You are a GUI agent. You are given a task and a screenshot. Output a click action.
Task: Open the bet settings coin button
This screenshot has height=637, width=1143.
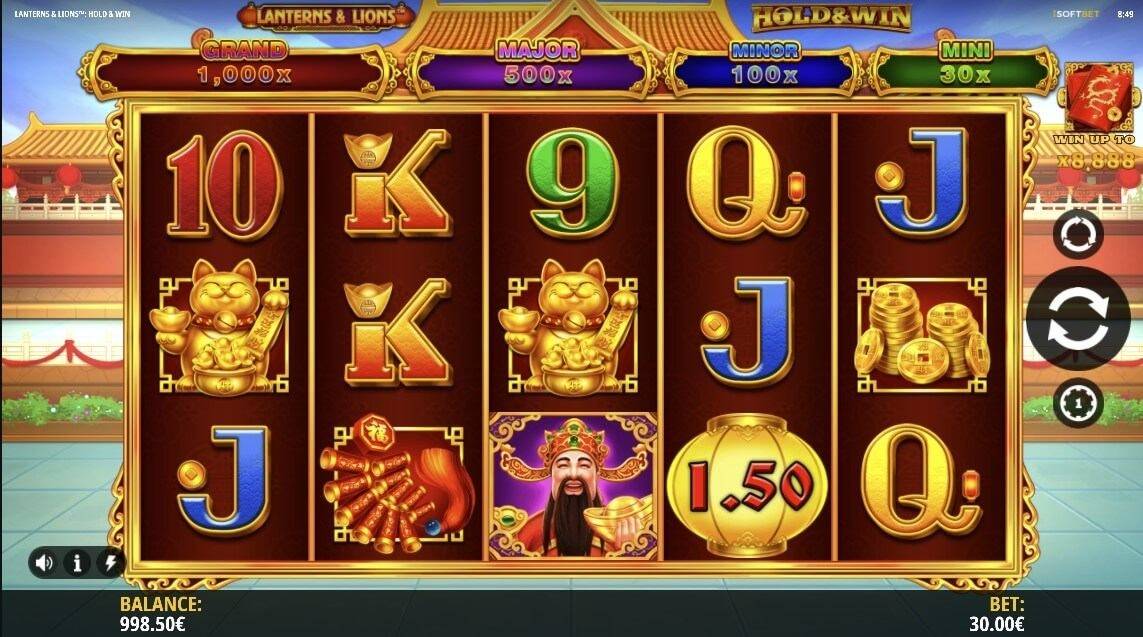click(x=1078, y=404)
